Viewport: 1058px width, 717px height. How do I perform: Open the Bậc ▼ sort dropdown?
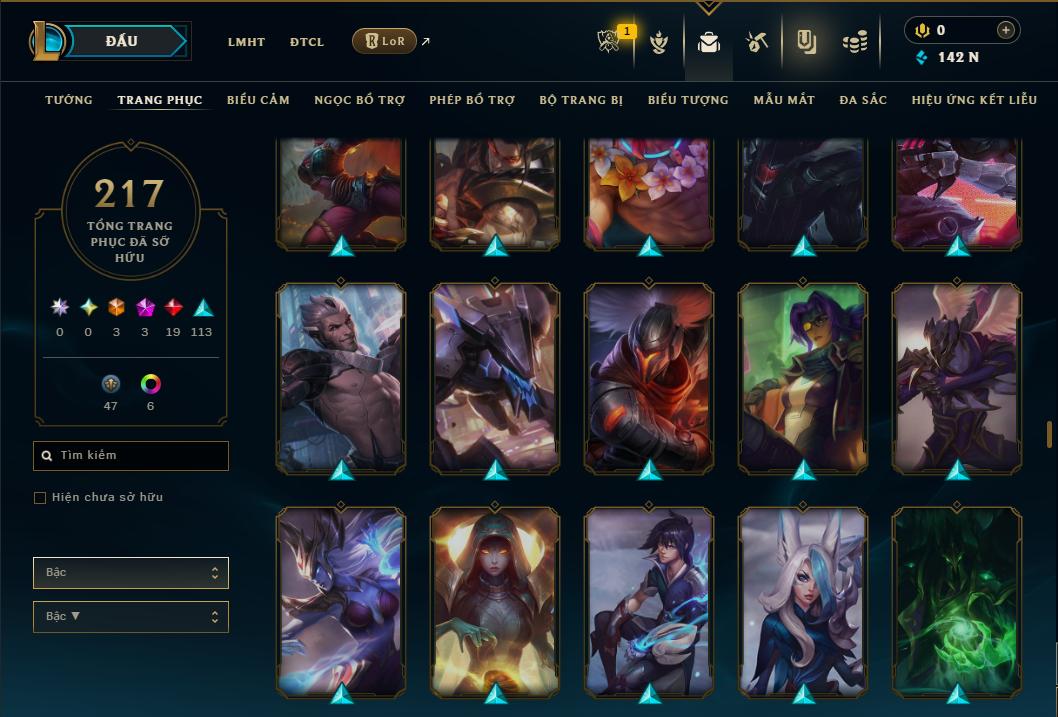point(131,616)
